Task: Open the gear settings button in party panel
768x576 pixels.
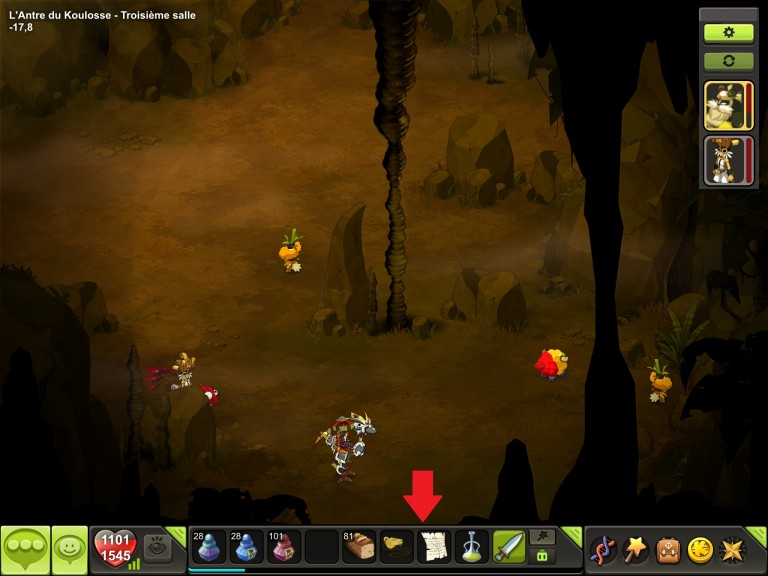Action: pyautogui.click(x=728, y=32)
